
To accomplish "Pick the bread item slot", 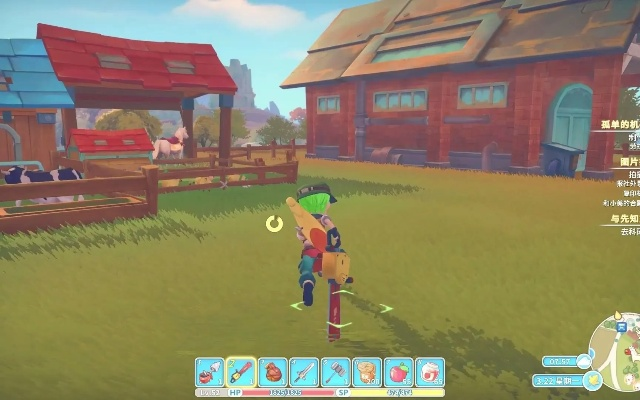I will 367,372.
